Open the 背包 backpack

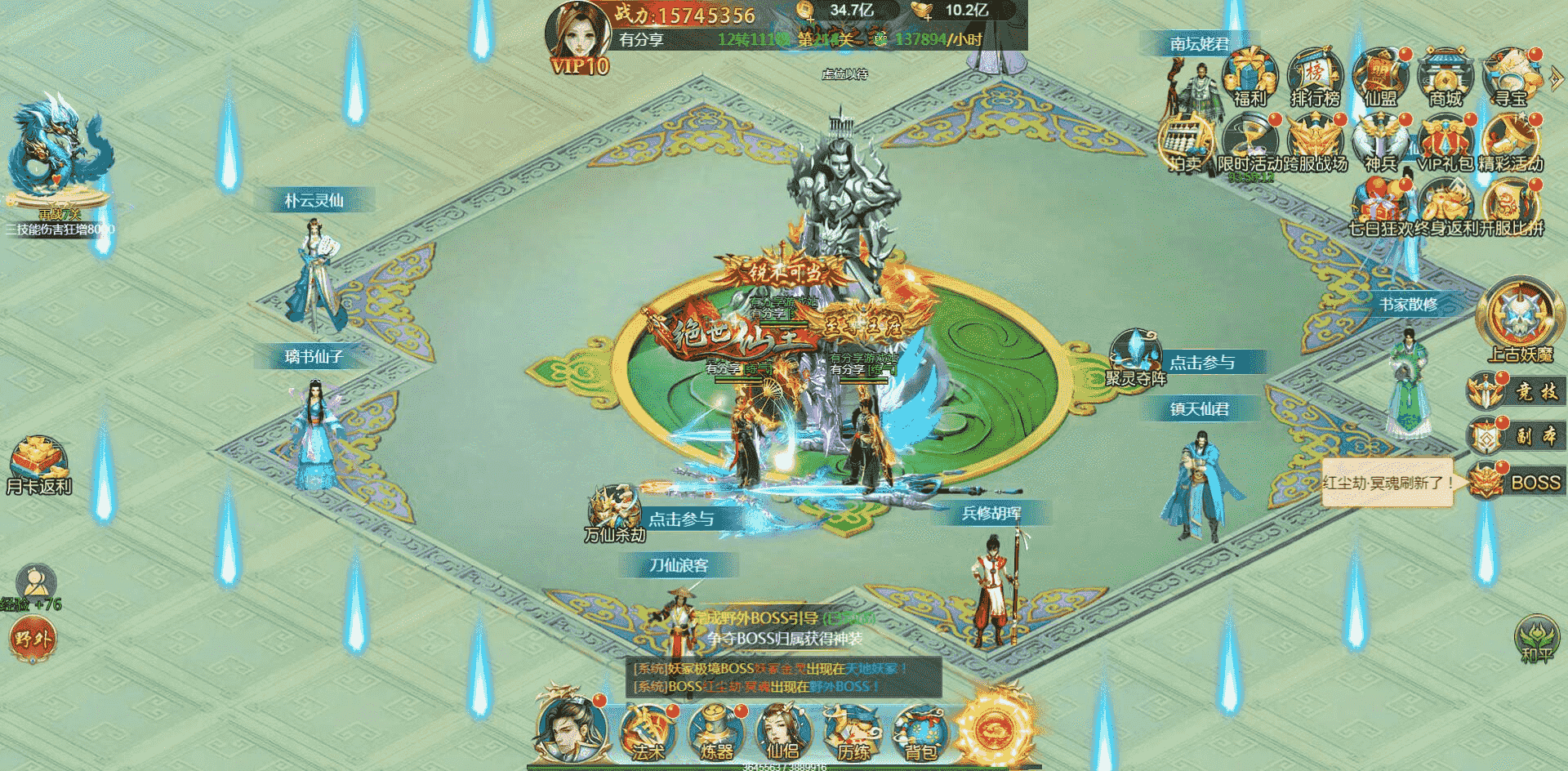coord(921,731)
